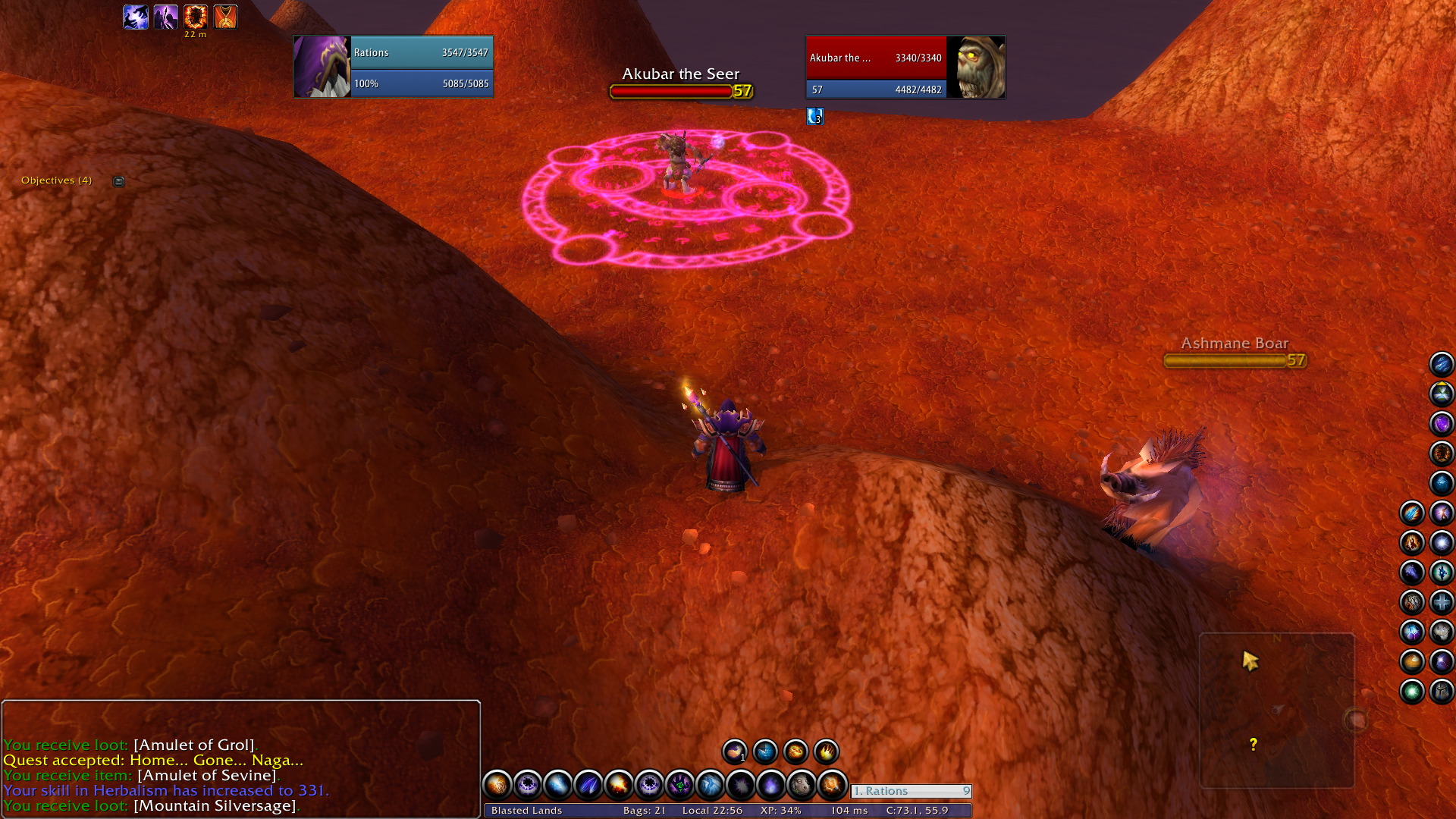This screenshot has height=819, width=1456.
Task: Activate the flaming hand ability in the small bar
Action: tap(826, 752)
